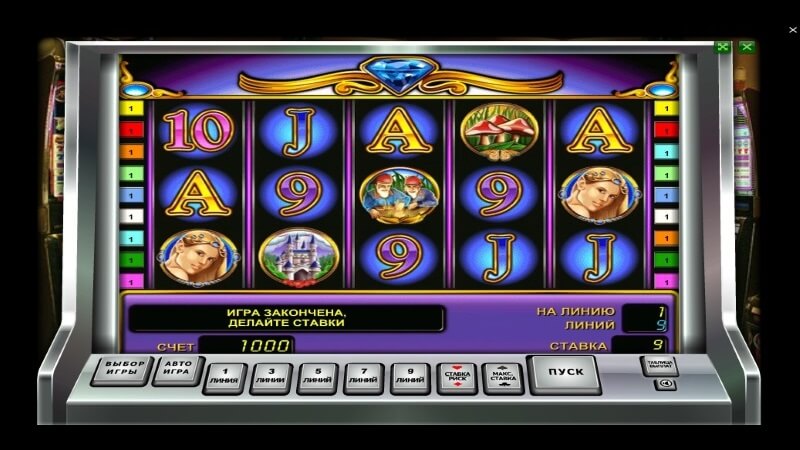
Task: Toggle the small sound speaker button
Action: (663, 385)
